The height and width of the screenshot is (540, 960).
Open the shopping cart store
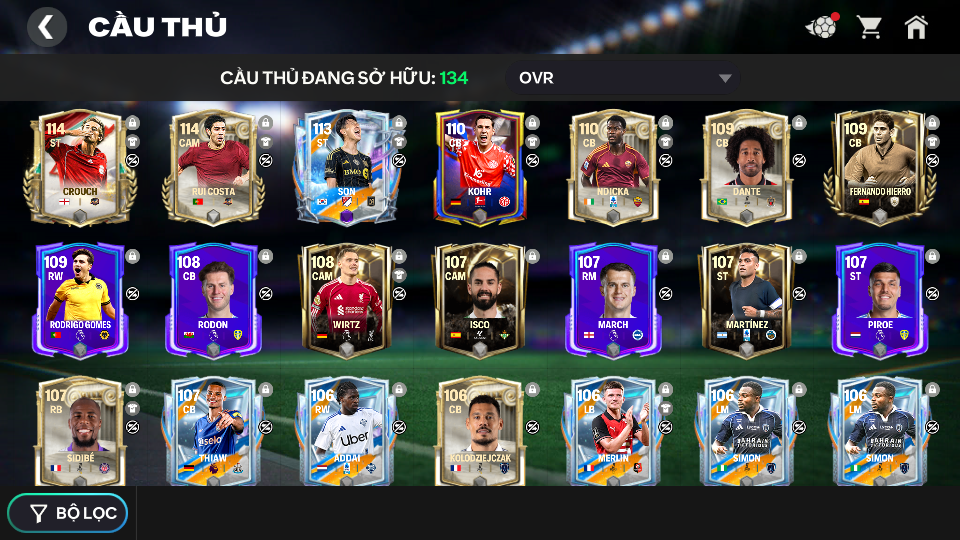(x=869, y=27)
